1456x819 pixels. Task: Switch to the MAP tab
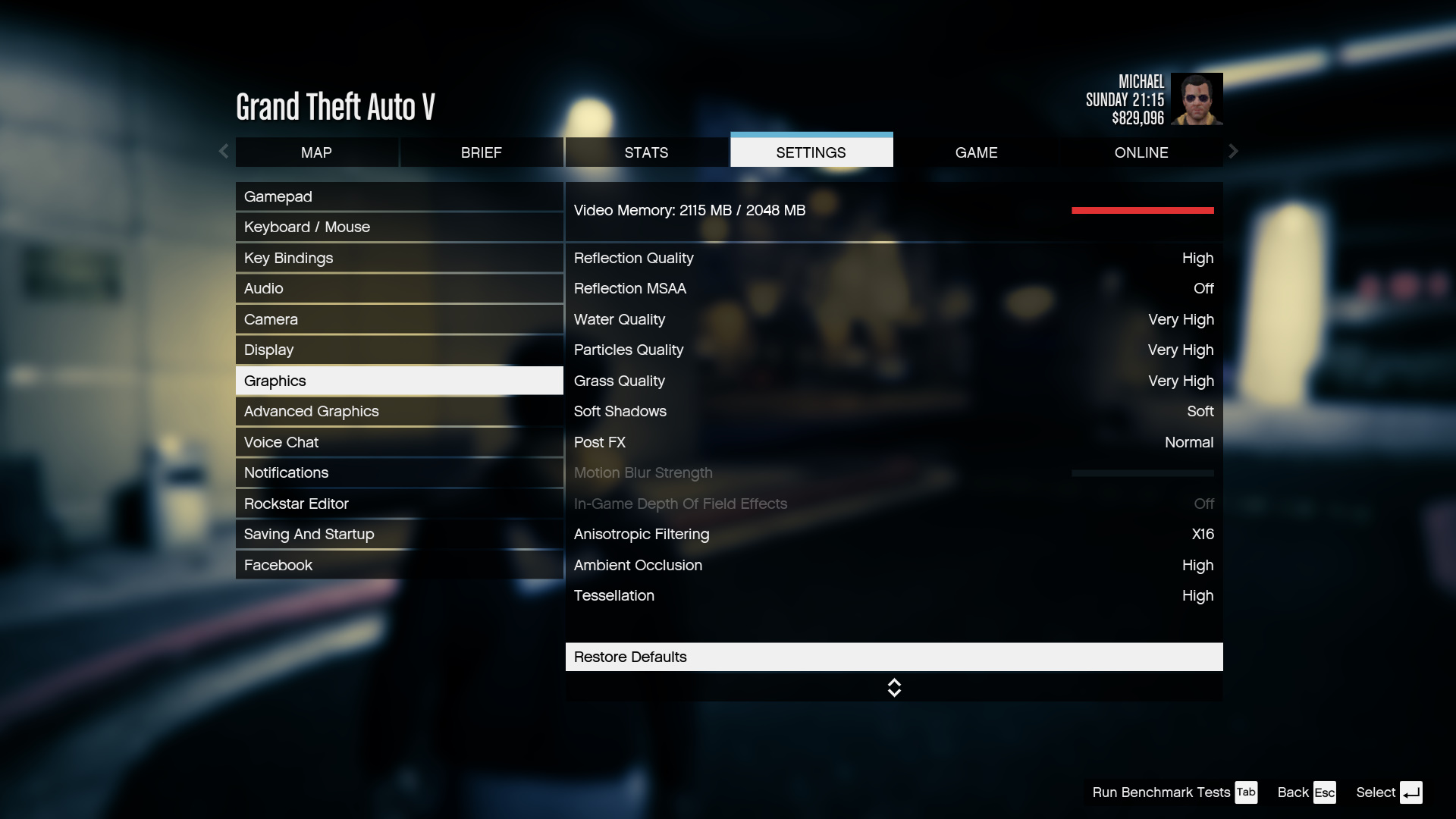click(316, 152)
